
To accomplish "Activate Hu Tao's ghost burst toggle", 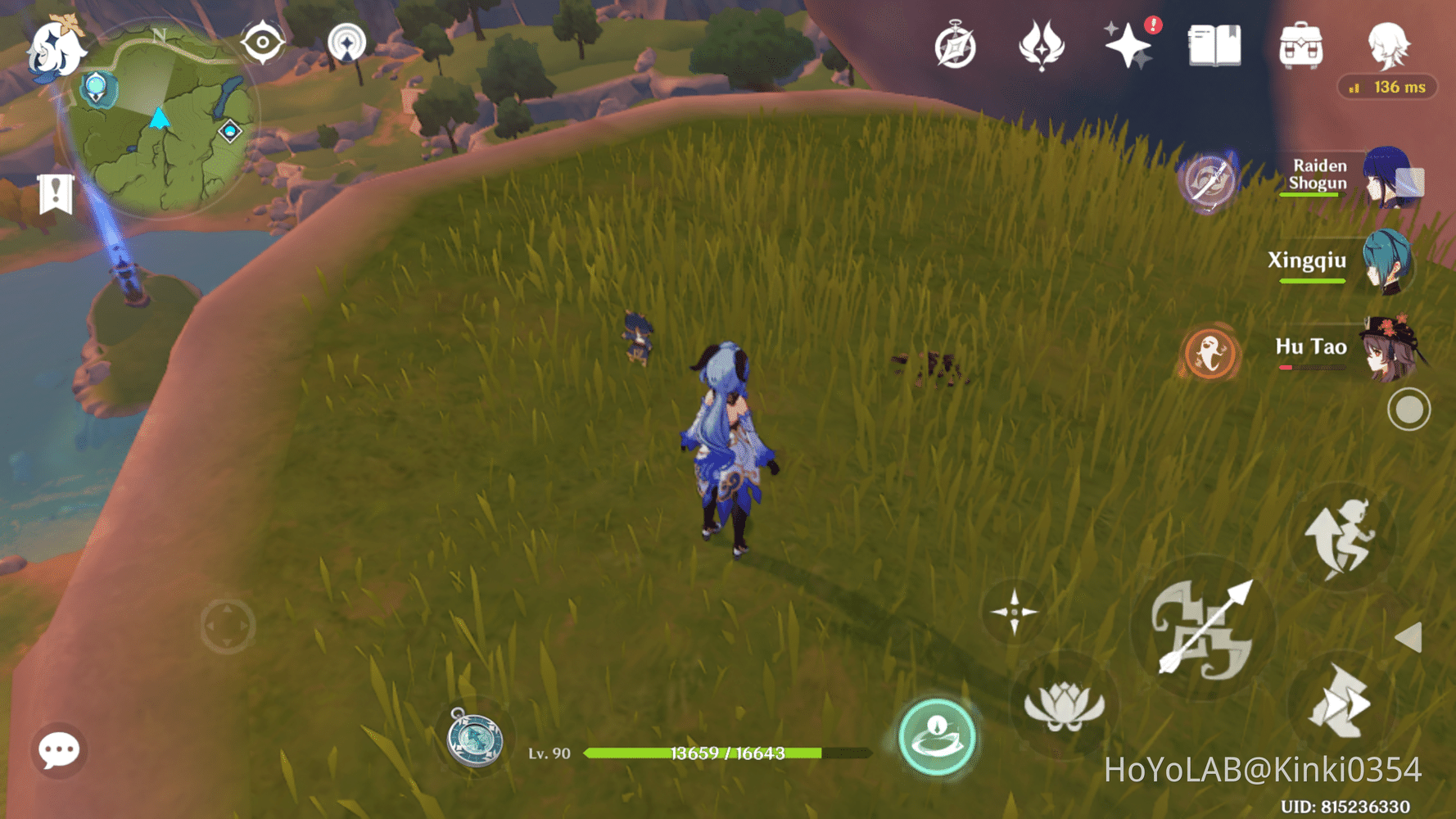I will (x=1210, y=351).
